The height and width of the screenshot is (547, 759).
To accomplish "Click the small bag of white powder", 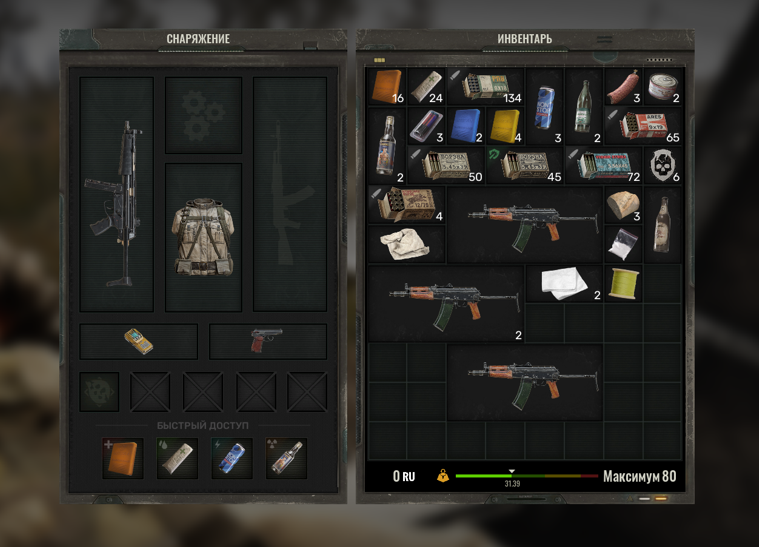I will (622, 243).
